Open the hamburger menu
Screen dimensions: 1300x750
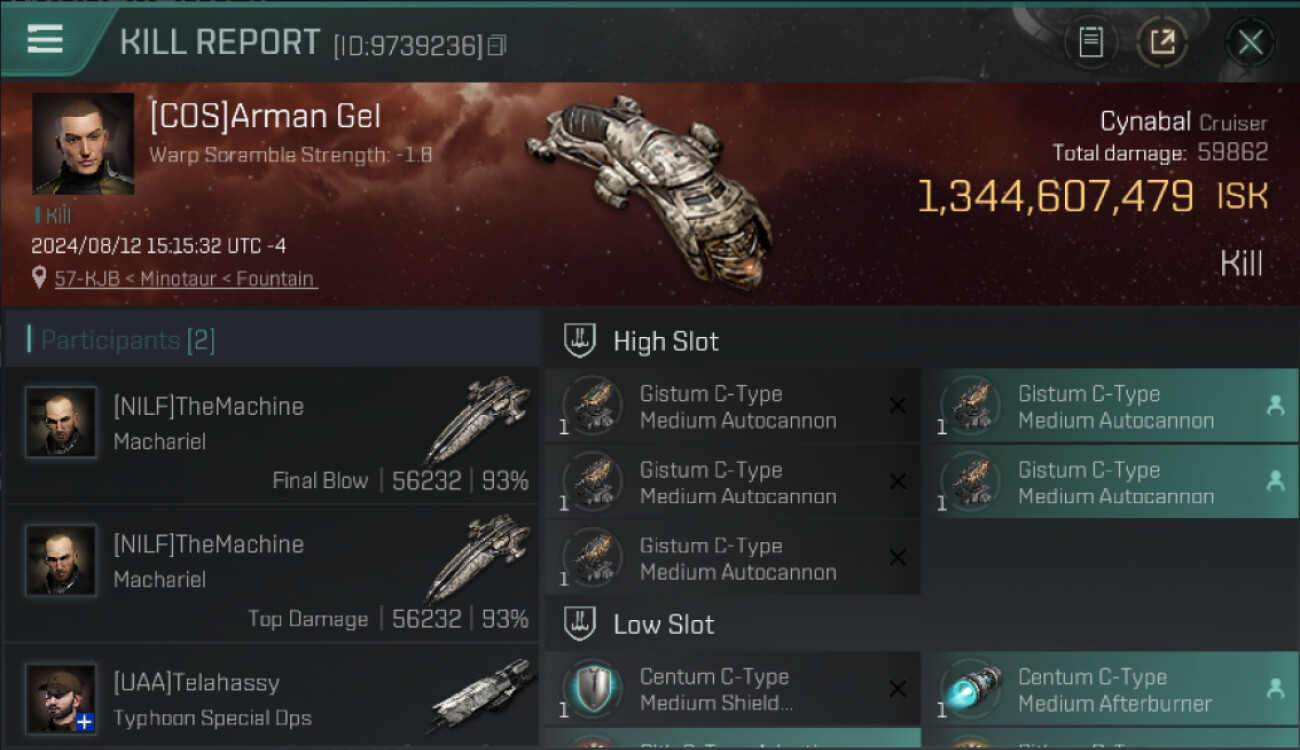pyautogui.click(x=45, y=40)
